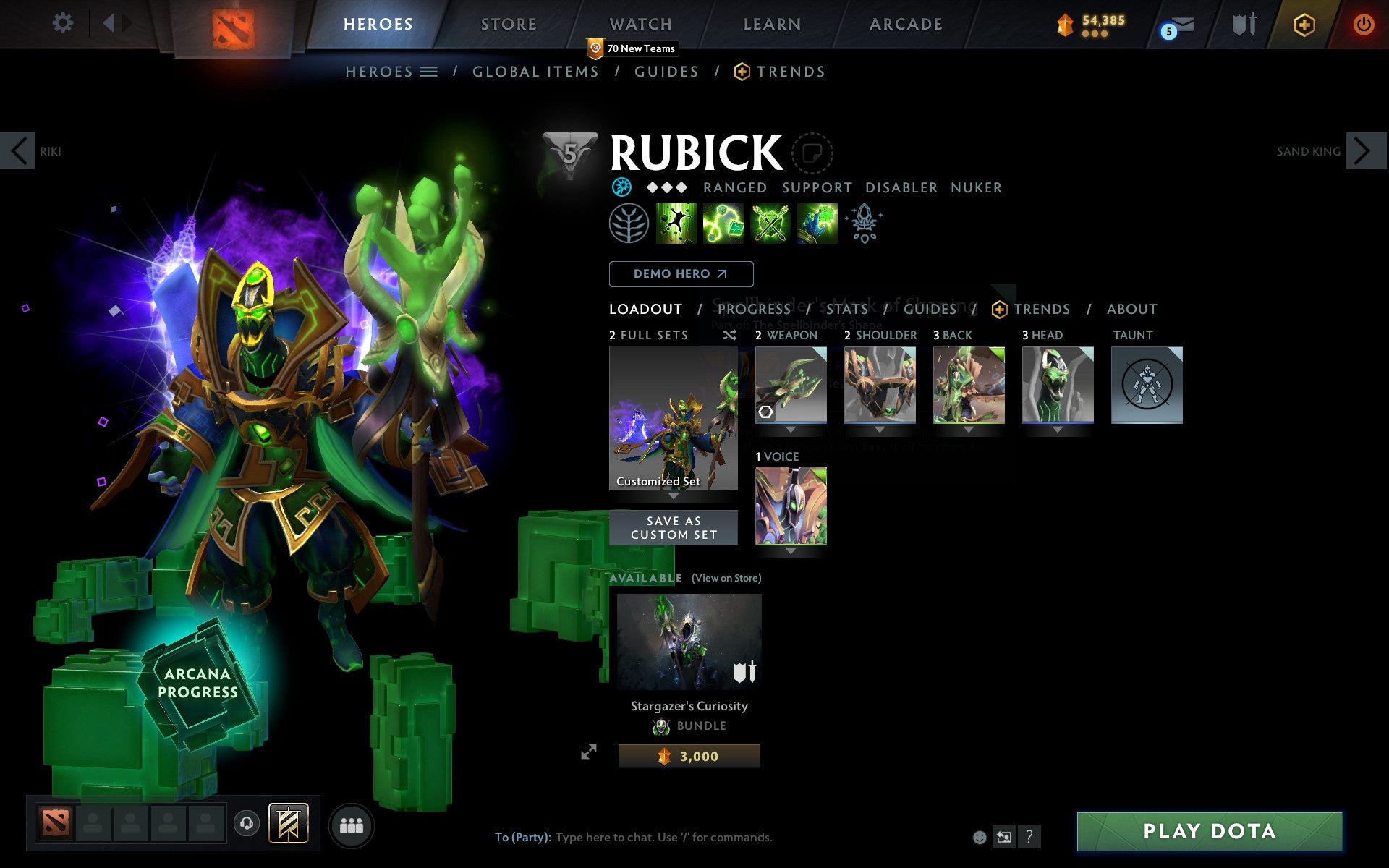This screenshot has width=1389, height=868.
Task: Click the DEMO HERO button
Action: point(681,274)
